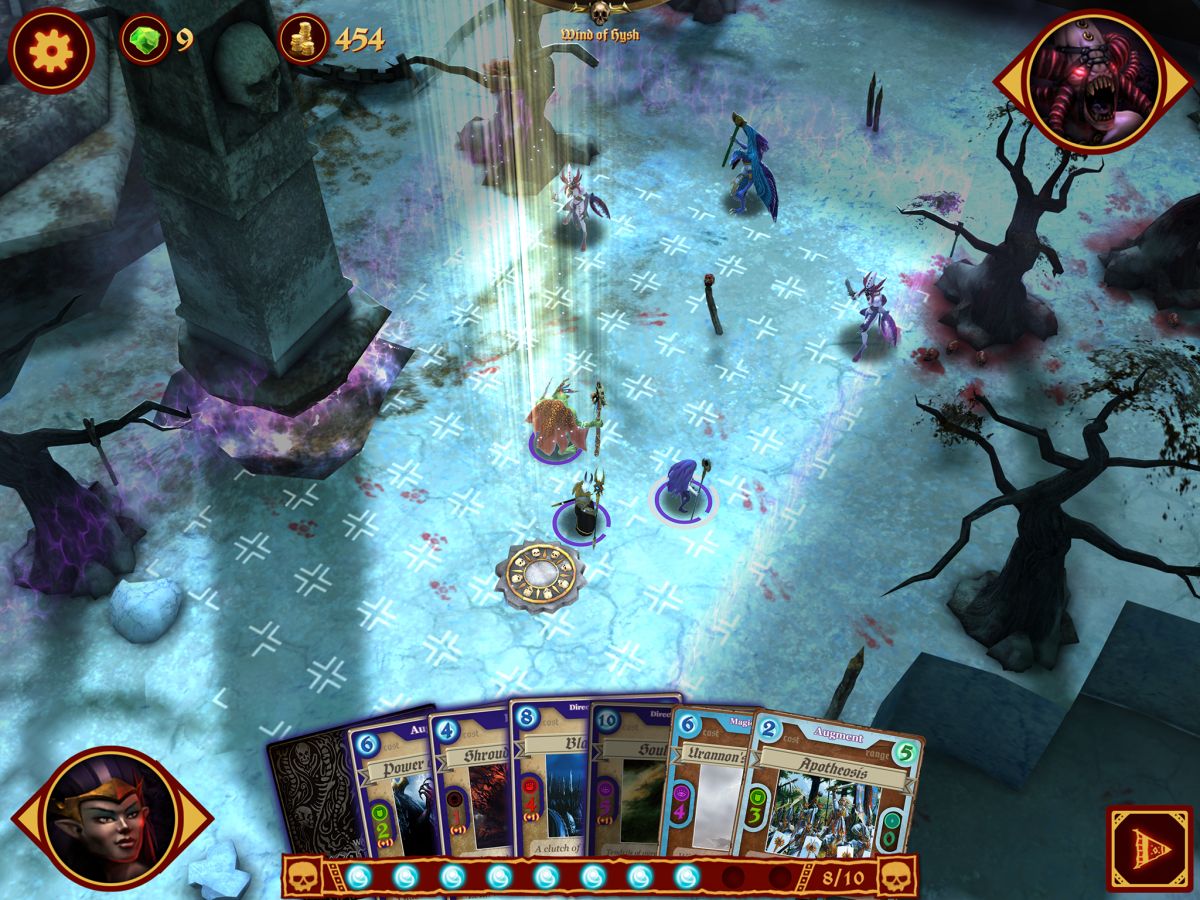Click the Wind of Hysh skull emblem
The image size is (1200, 900).
[x=600, y=14]
